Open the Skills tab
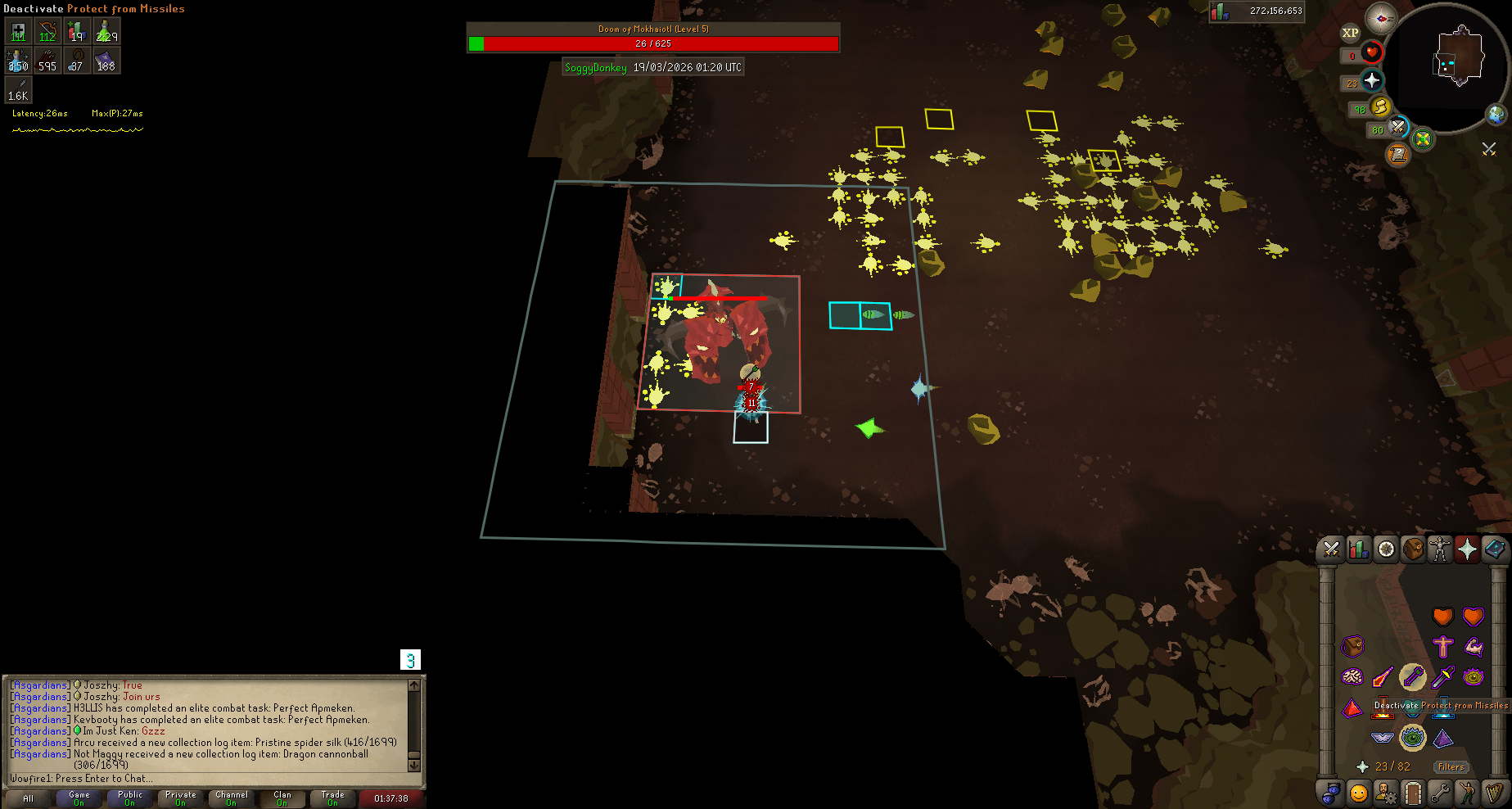 (1359, 549)
